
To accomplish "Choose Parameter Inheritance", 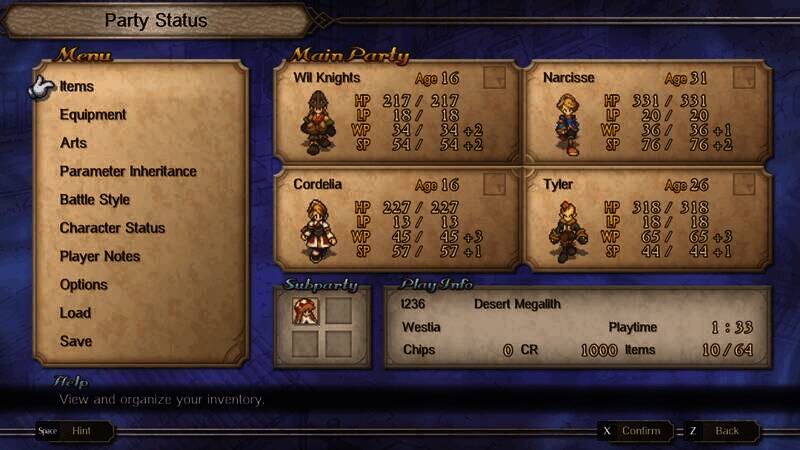I will [128, 171].
